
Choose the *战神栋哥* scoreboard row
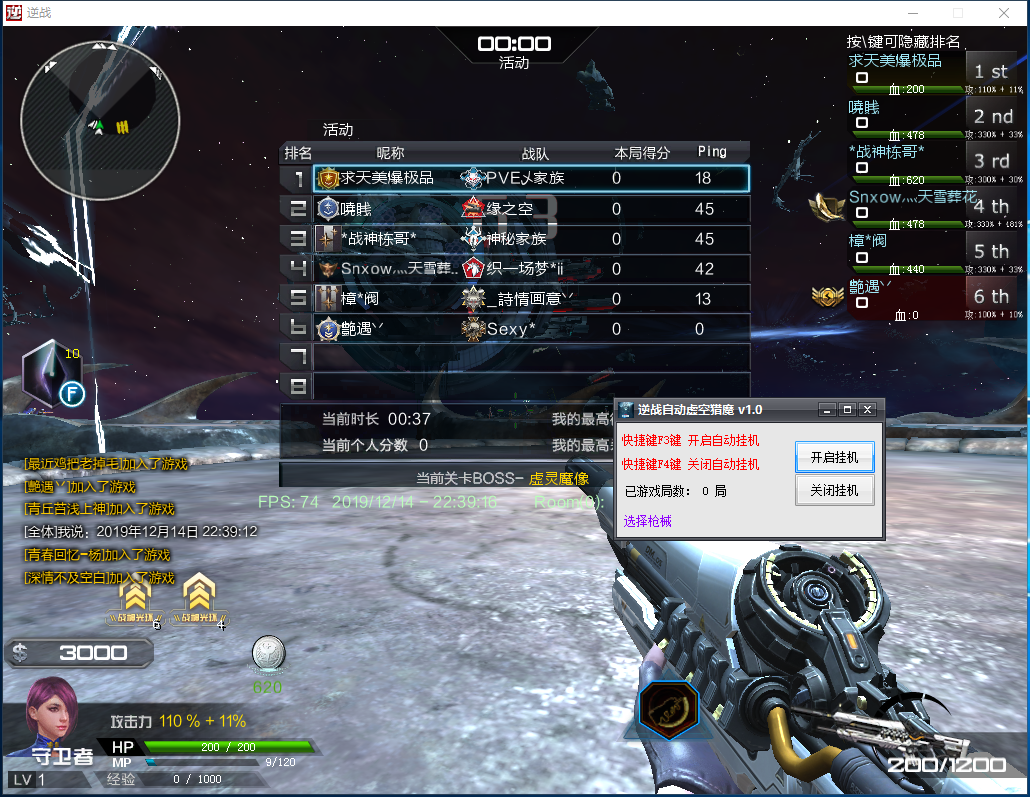click(530, 239)
